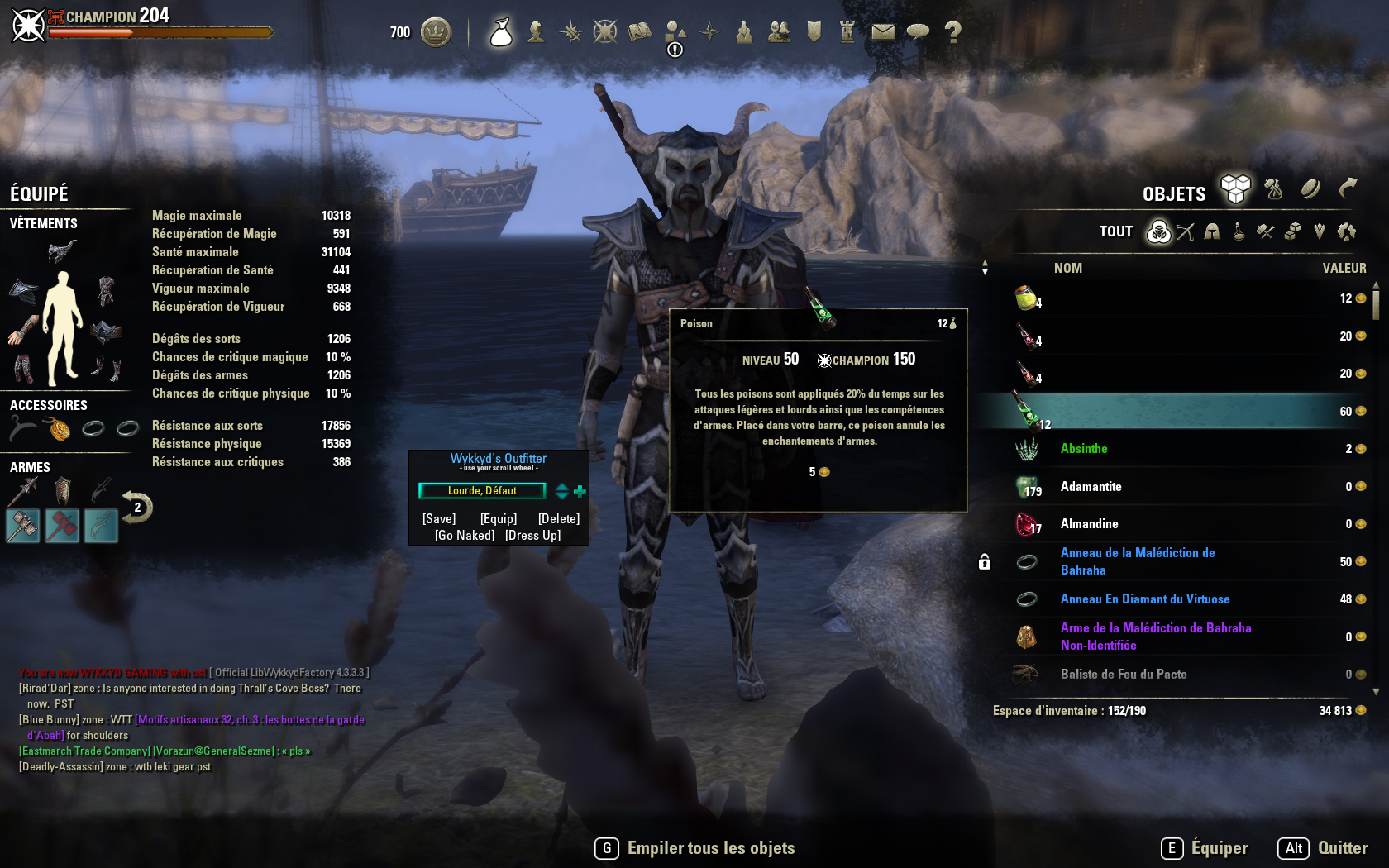Open the Lourde, Défaut outfit selector
The height and width of the screenshot is (868, 1389).
click(481, 490)
